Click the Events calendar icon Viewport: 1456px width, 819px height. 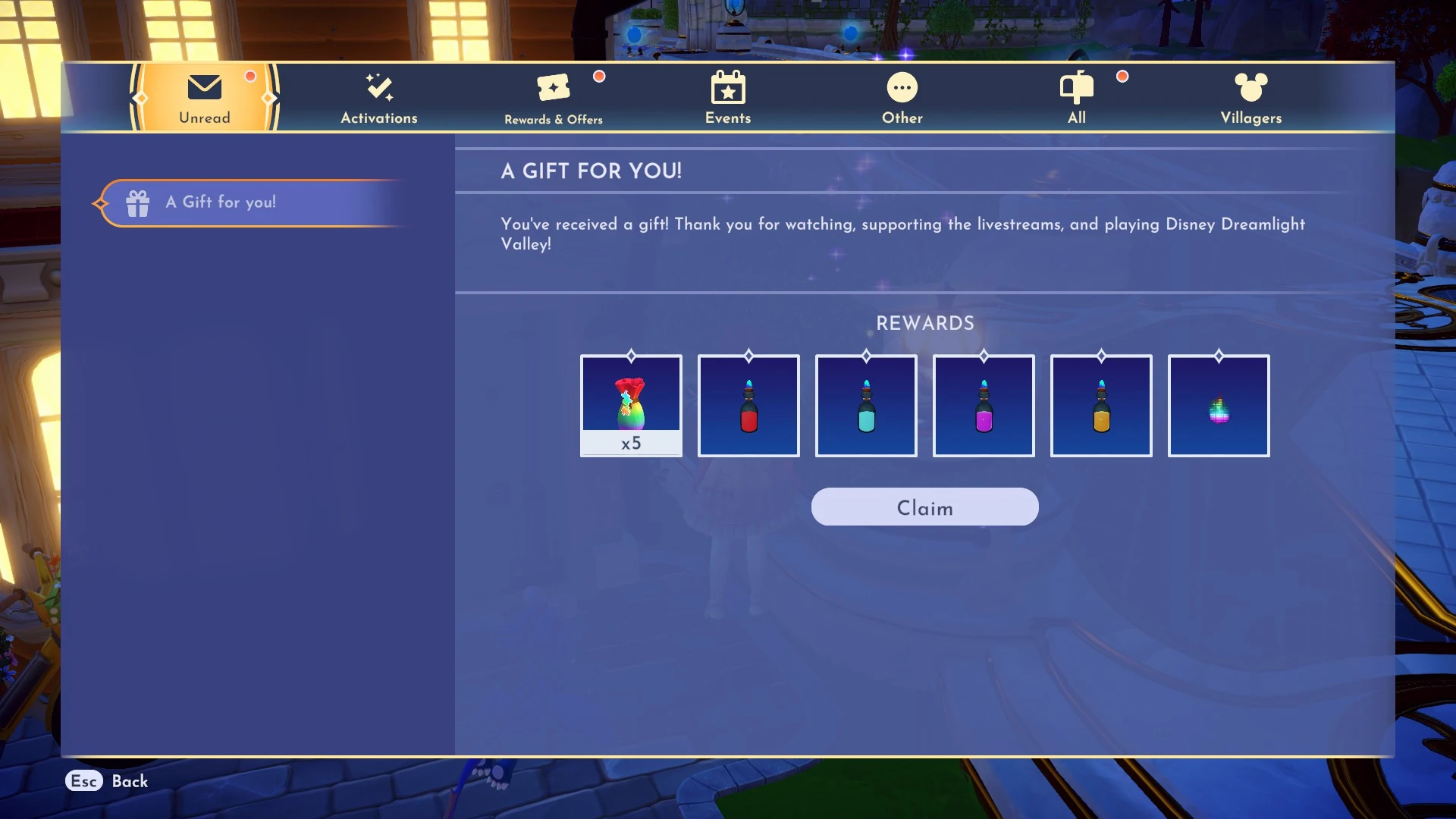pyautogui.click(x=727, y=86)
